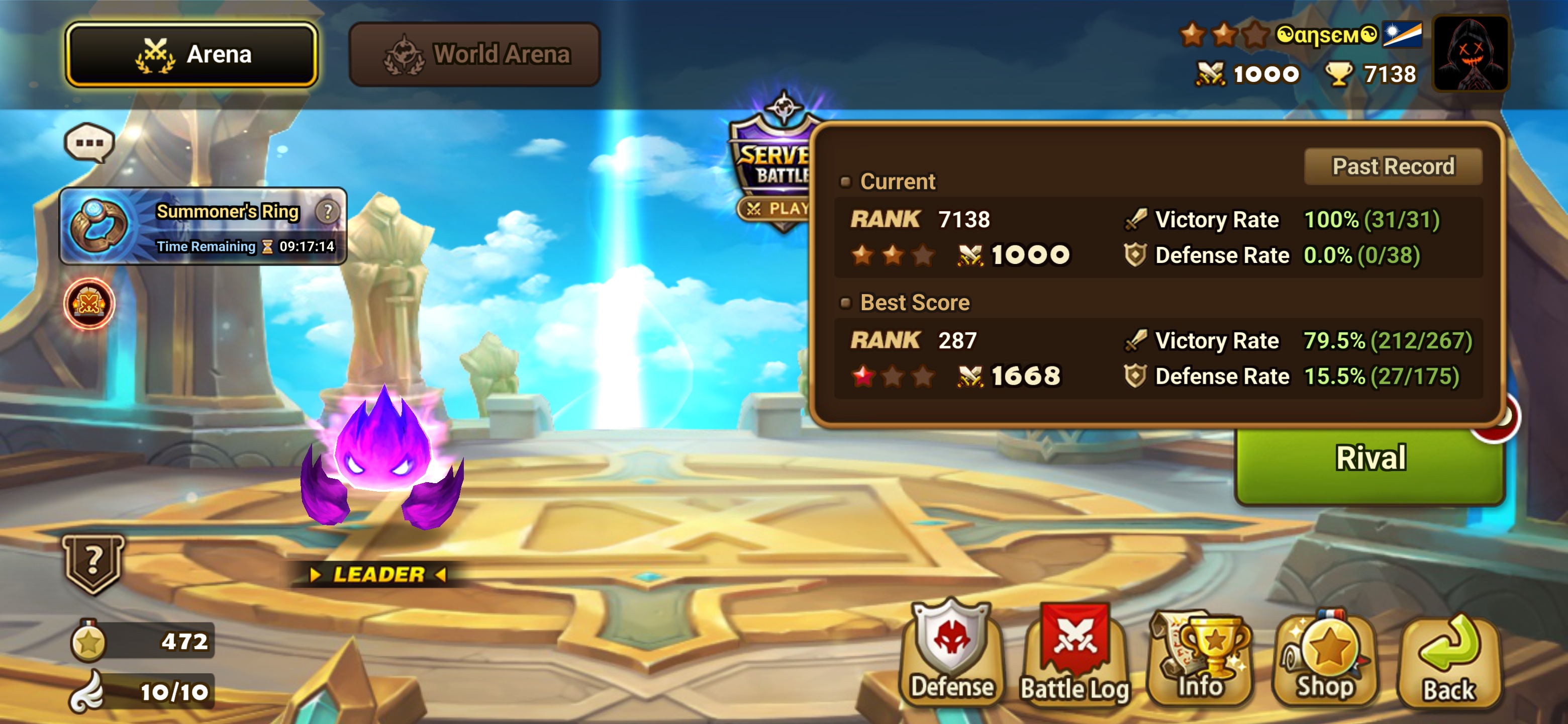Go Back from the arena
This screenshot has height=724, width=1568.
(x=1449, y=661)
